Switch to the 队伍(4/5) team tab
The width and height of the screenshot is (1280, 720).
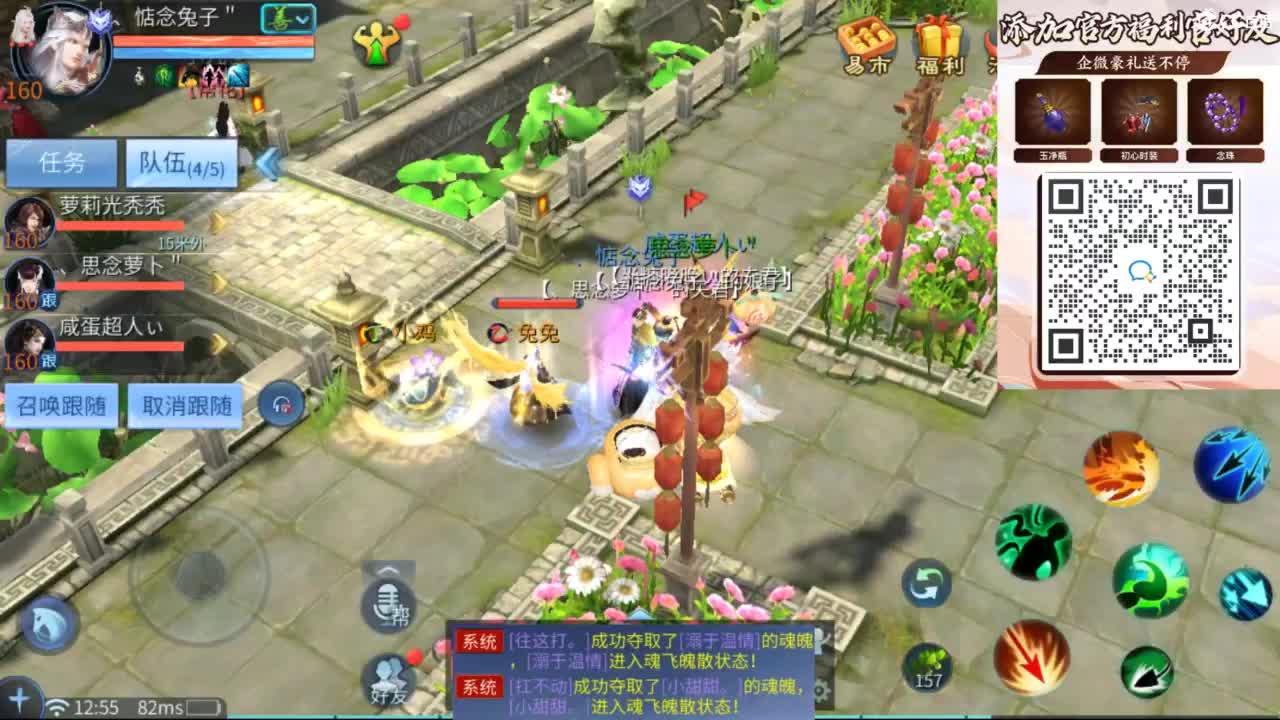tap(178, 163)
